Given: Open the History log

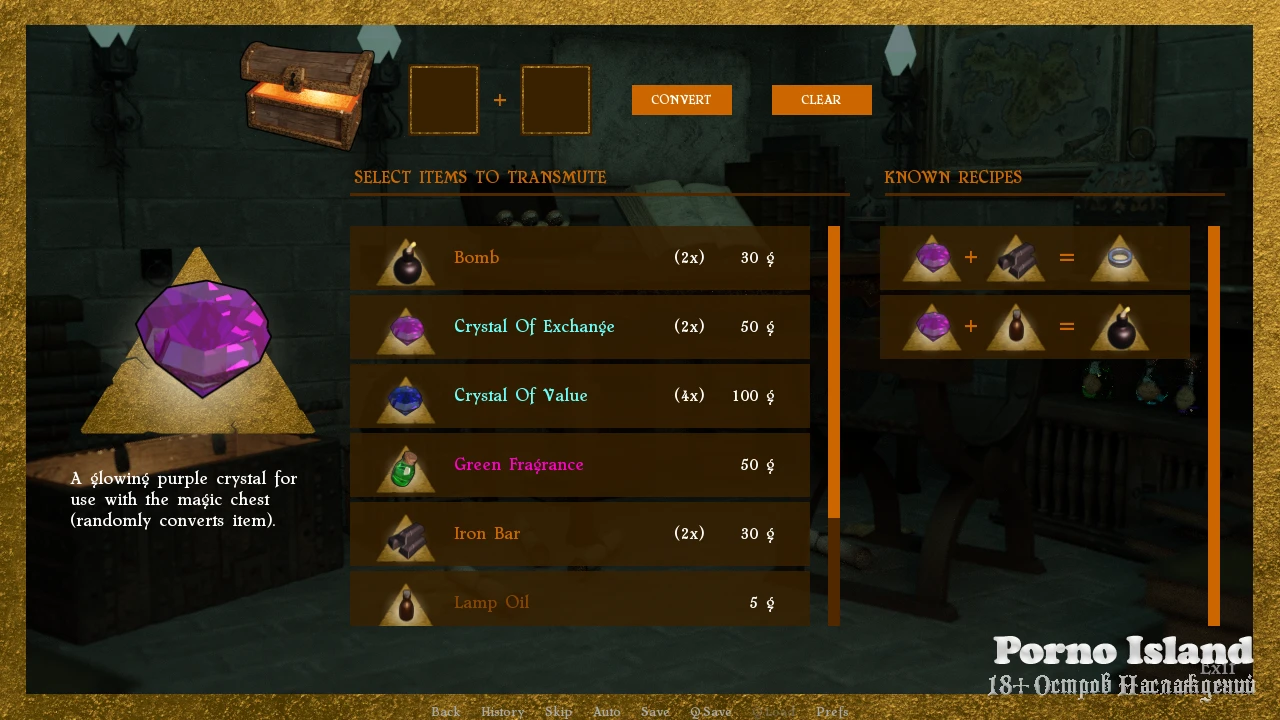Looking at the screenshot, I should (x=502, y=712).
